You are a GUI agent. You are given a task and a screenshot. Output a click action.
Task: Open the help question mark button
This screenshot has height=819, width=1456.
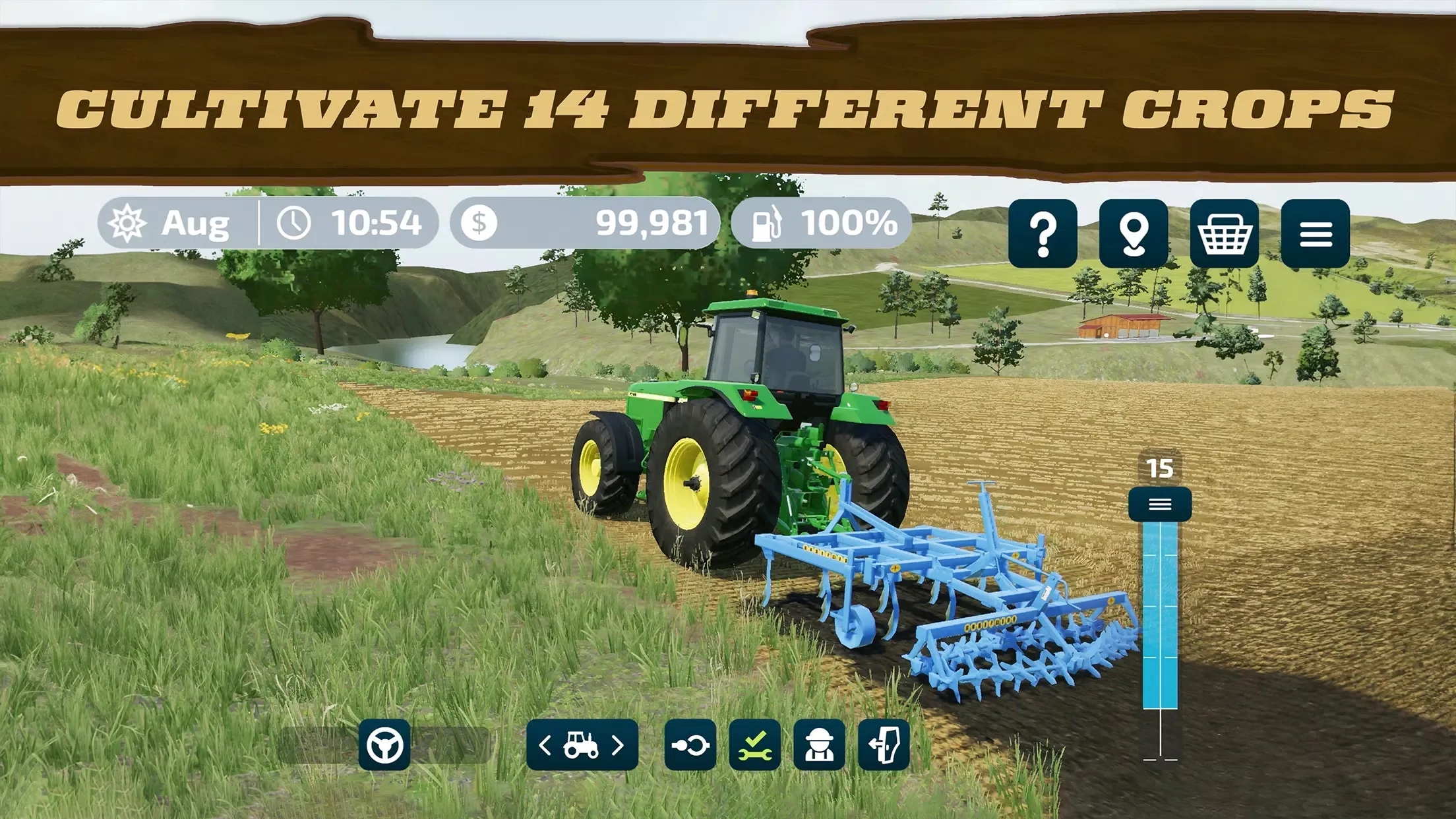1043,233
